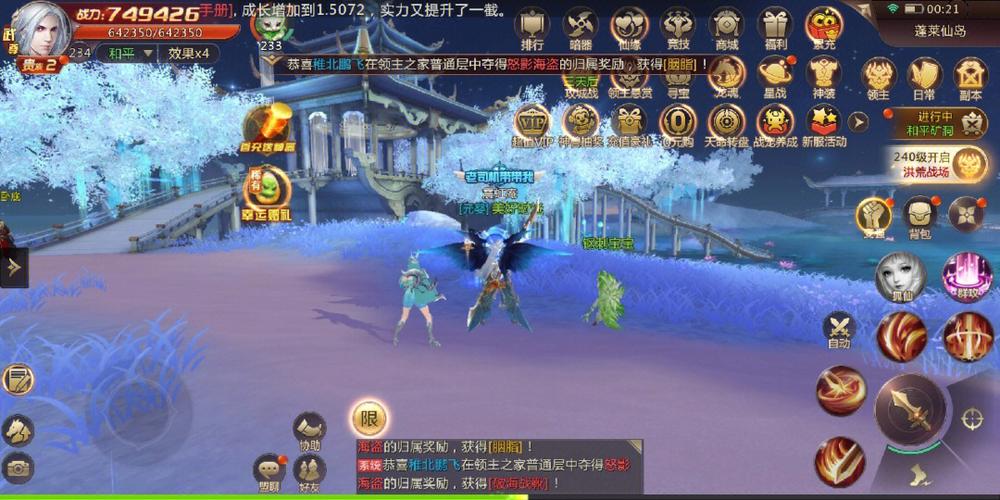This screenshot has width=1000, height=500.
Task: Toggle 自动 auto-battle
Action: pyautogui.click(x=838, y=330)
